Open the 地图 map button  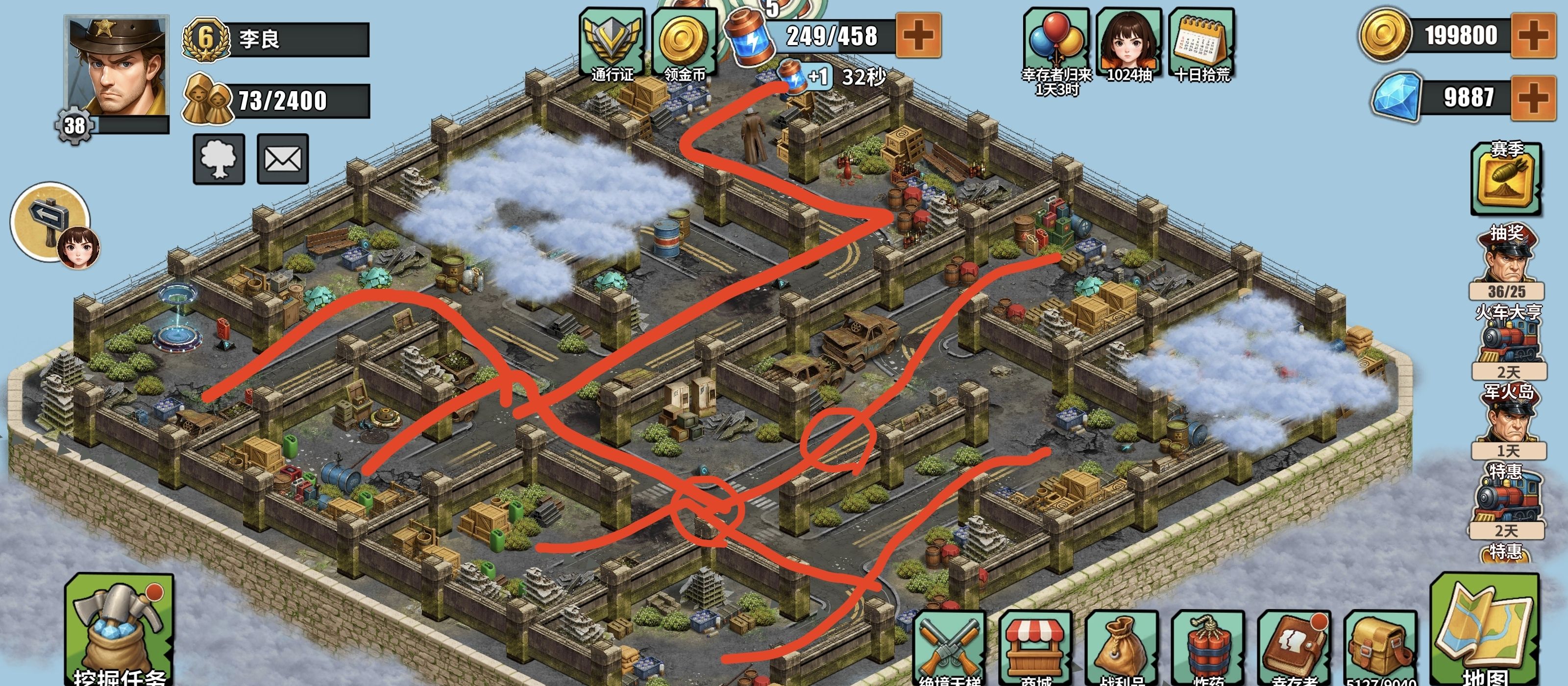tap(1485, 633)
